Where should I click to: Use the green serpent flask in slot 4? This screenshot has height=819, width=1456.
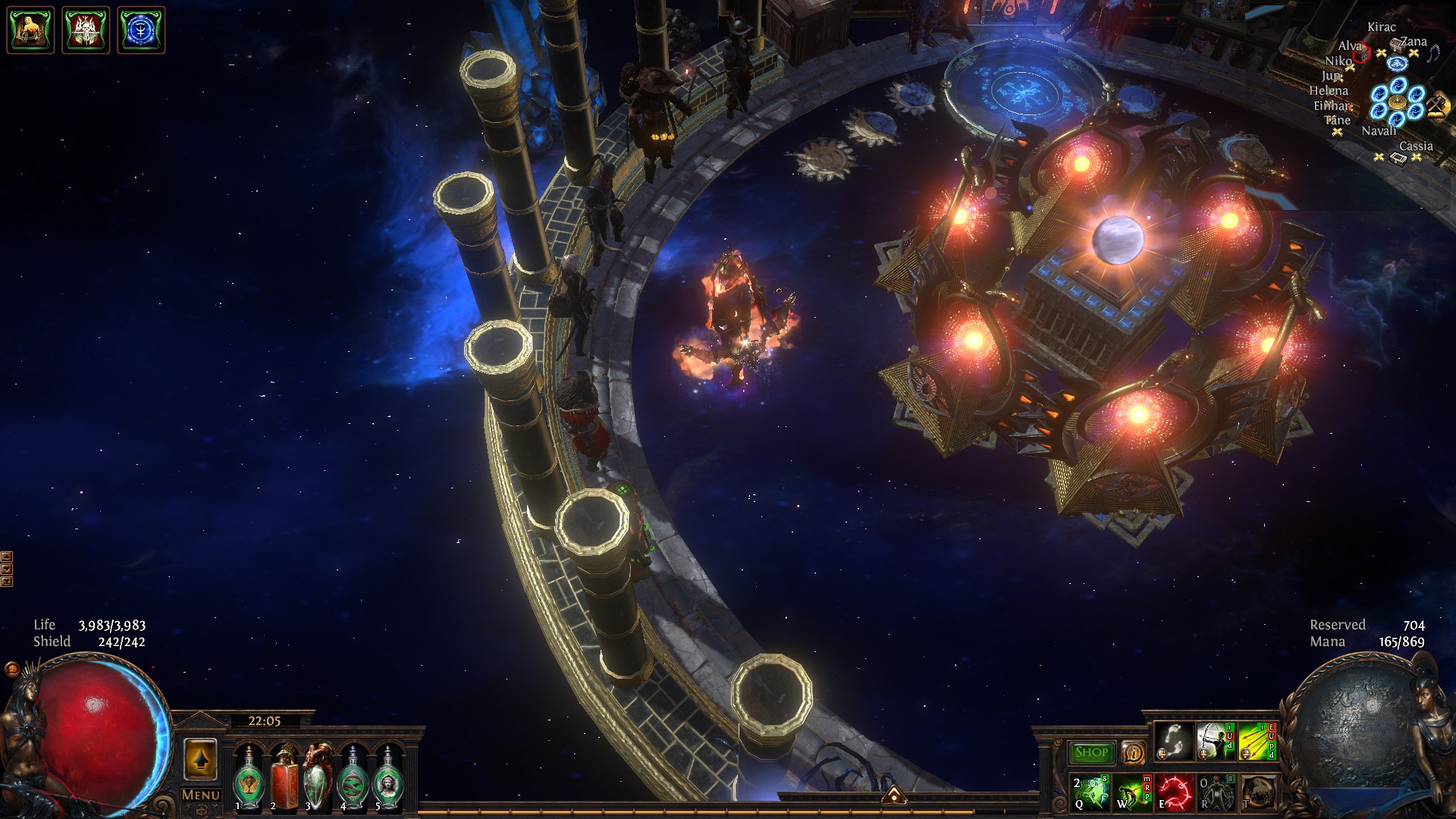[353, 778]
